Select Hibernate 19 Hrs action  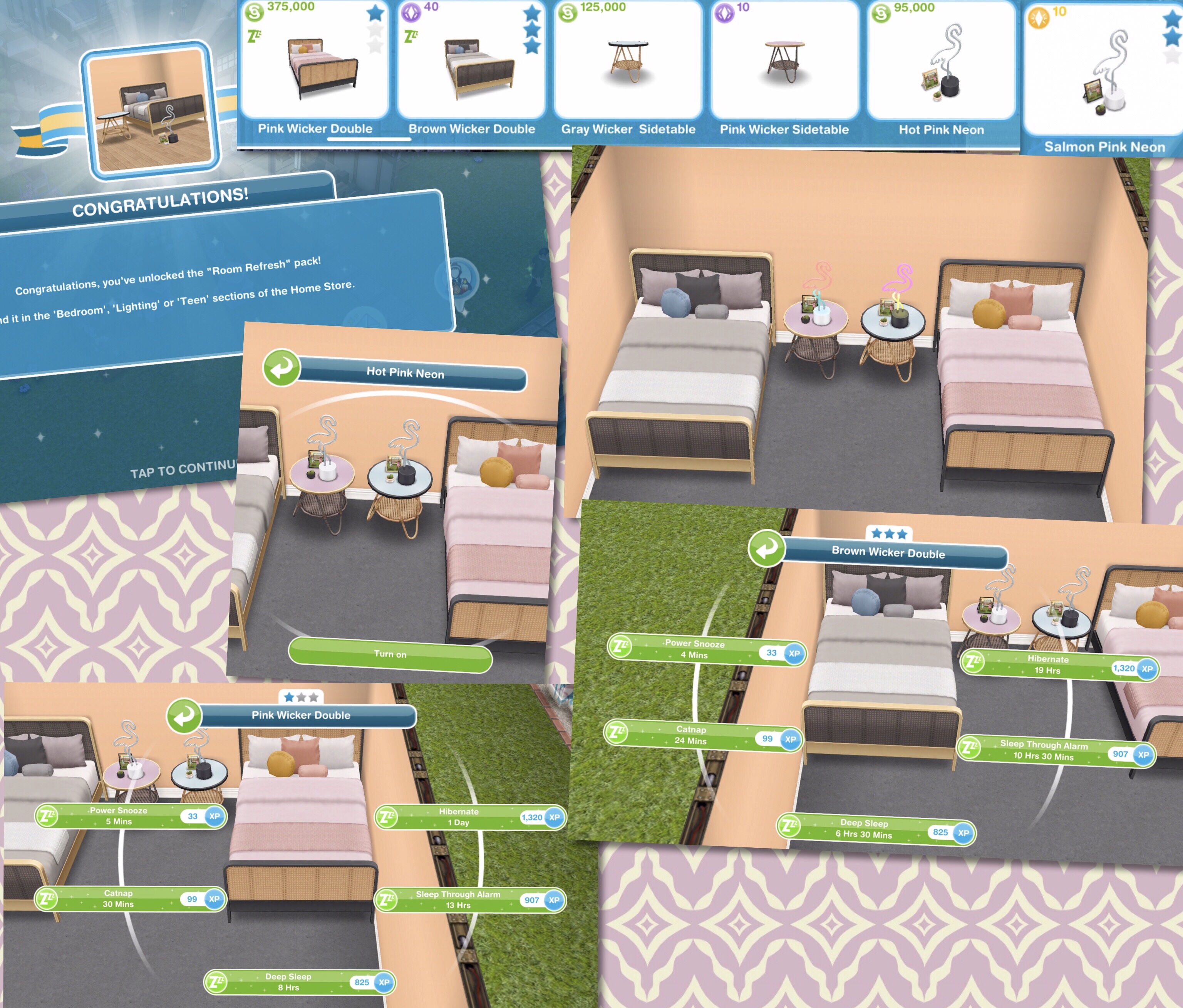click(1059, 665)
